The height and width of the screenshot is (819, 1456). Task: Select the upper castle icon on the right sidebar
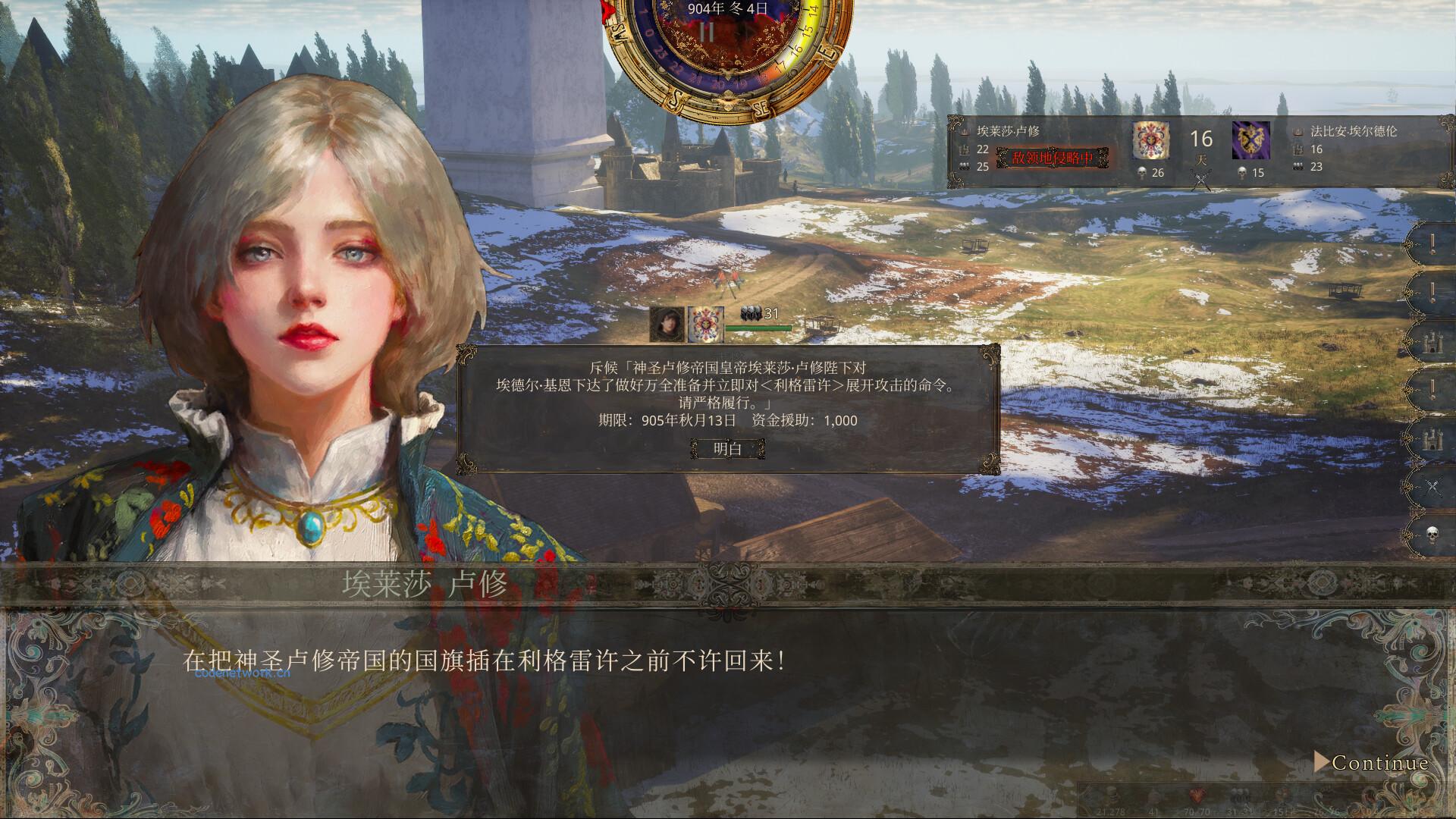pos(1433,342)
